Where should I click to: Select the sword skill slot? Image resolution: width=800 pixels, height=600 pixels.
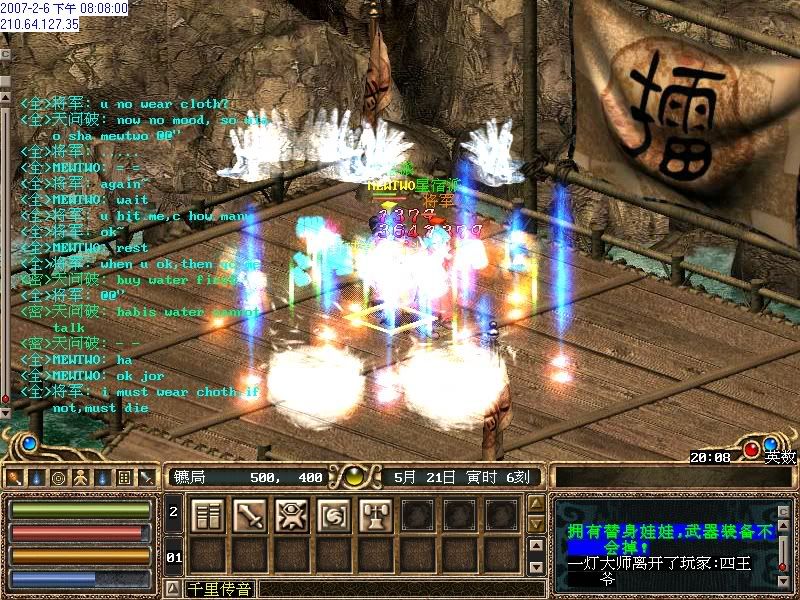pos(249,515)
